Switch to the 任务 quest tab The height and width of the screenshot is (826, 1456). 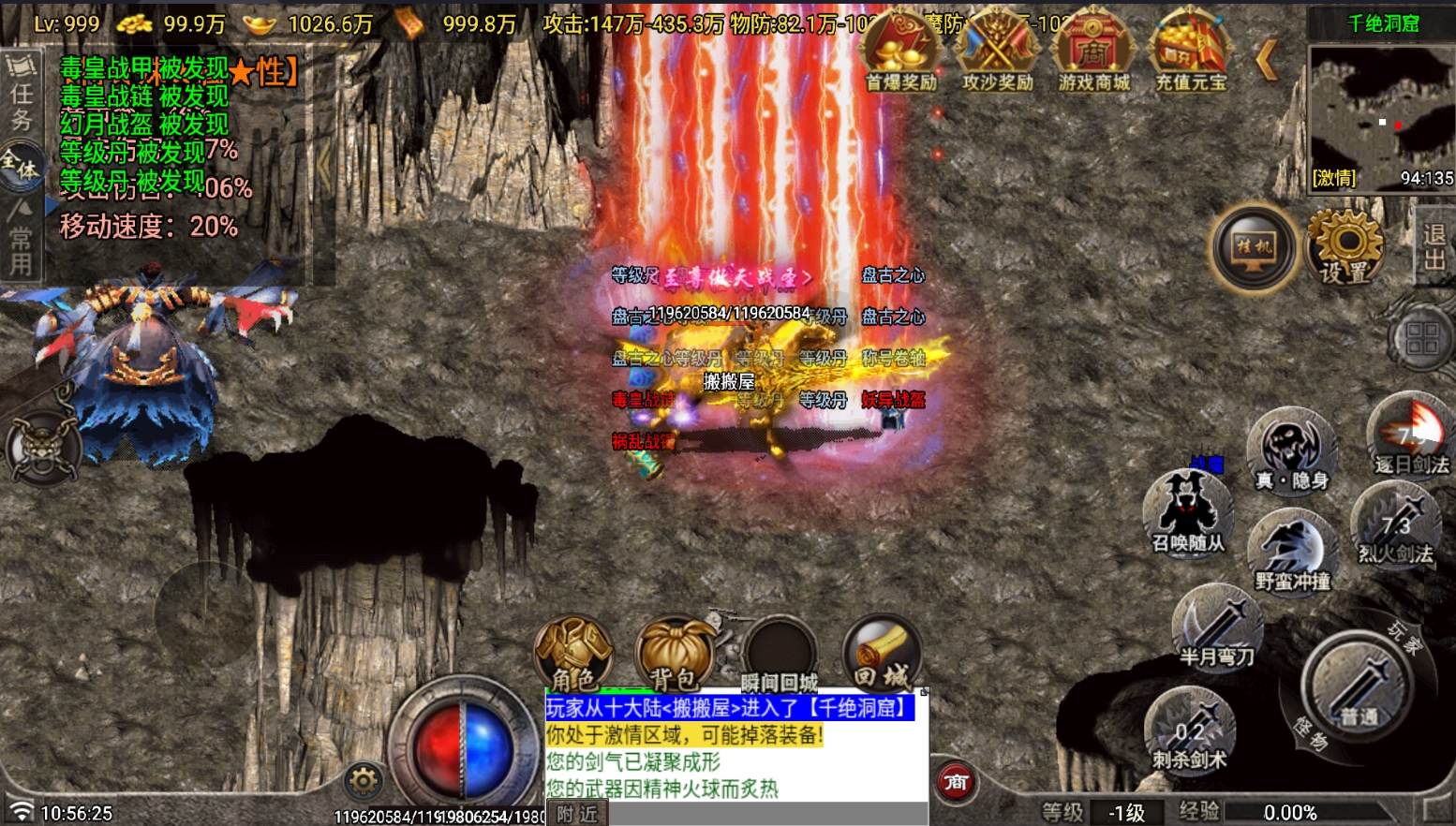pos(21,94)
